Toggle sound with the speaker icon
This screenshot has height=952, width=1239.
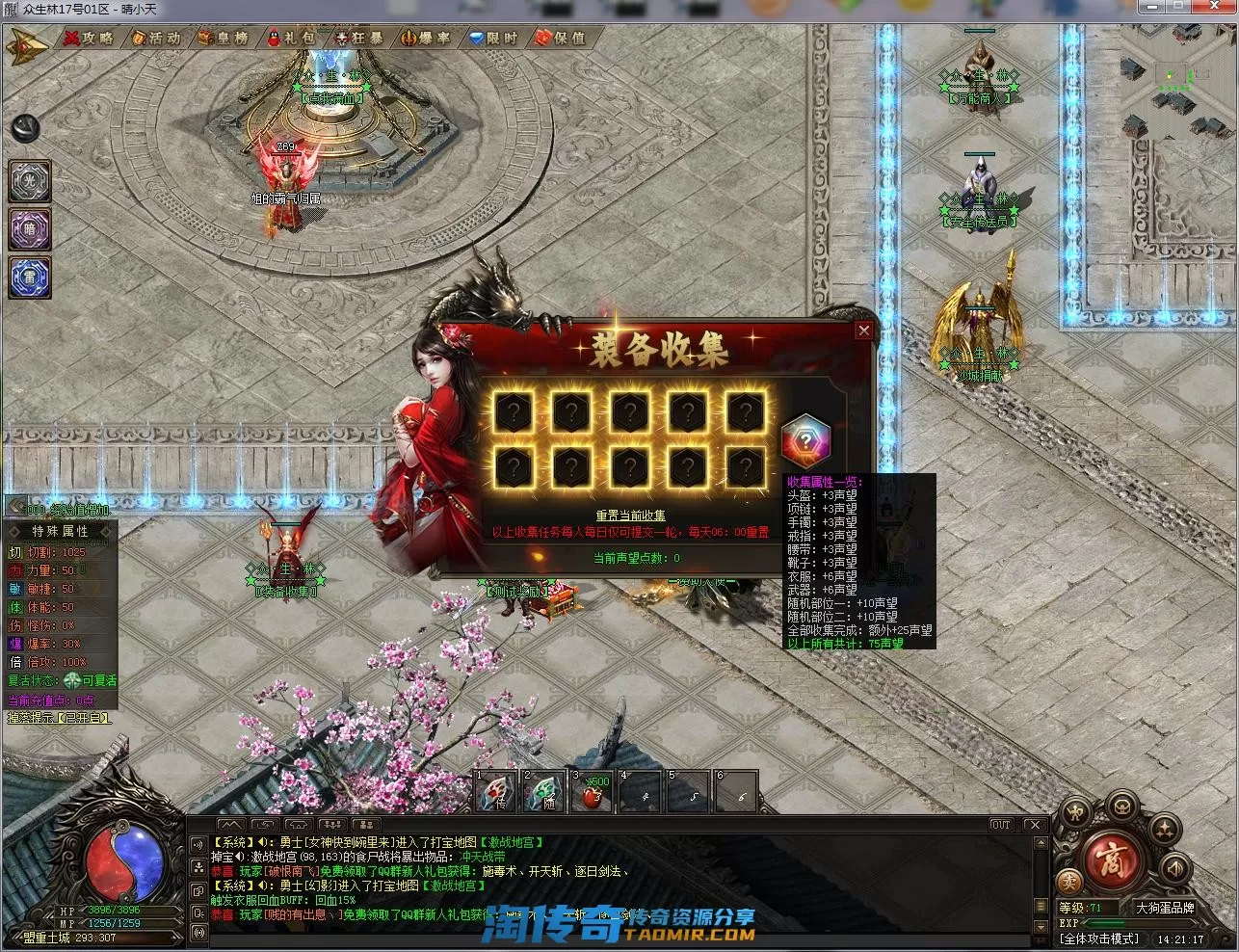1173,870
